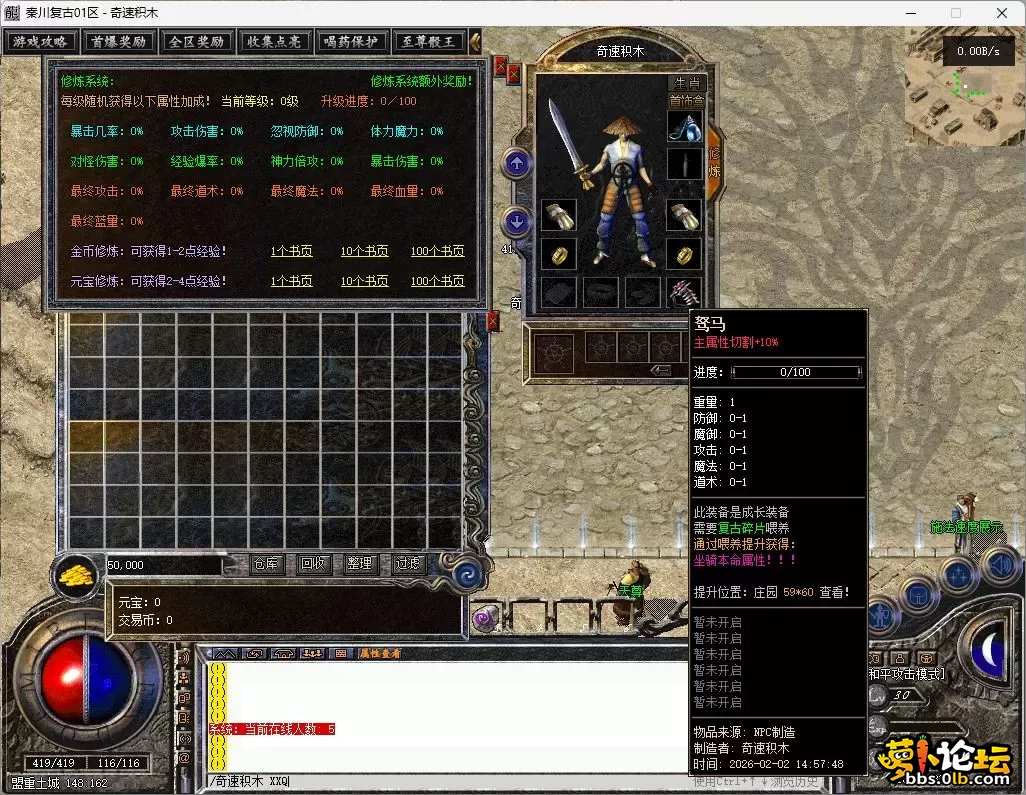The width and height of the screenshot is (1026, 795).
Task: Open the 收集点亮 collection panel
Action: [274, 42]
